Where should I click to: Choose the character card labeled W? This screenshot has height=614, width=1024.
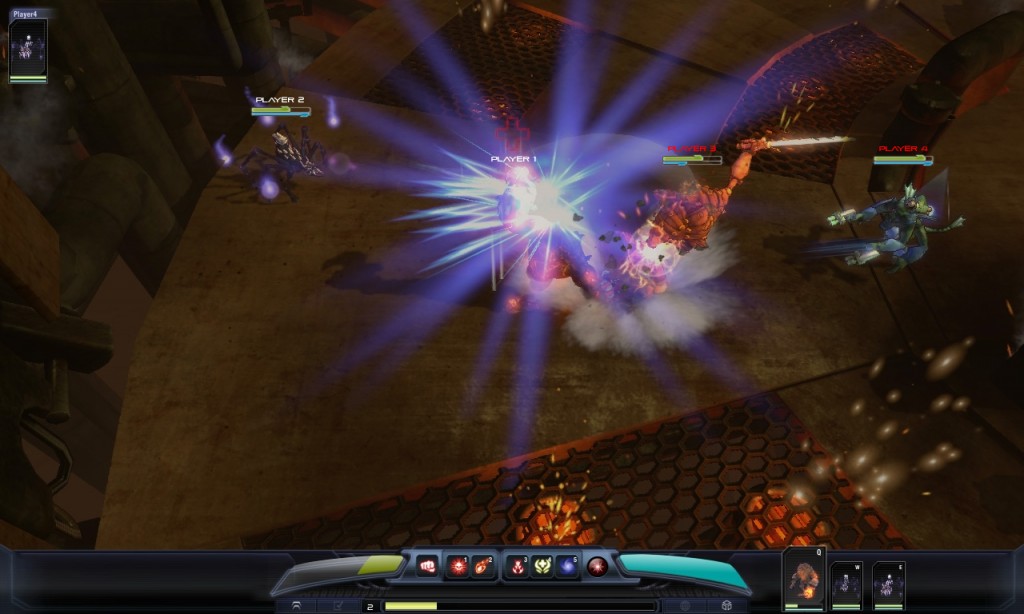tap(846, 584)
